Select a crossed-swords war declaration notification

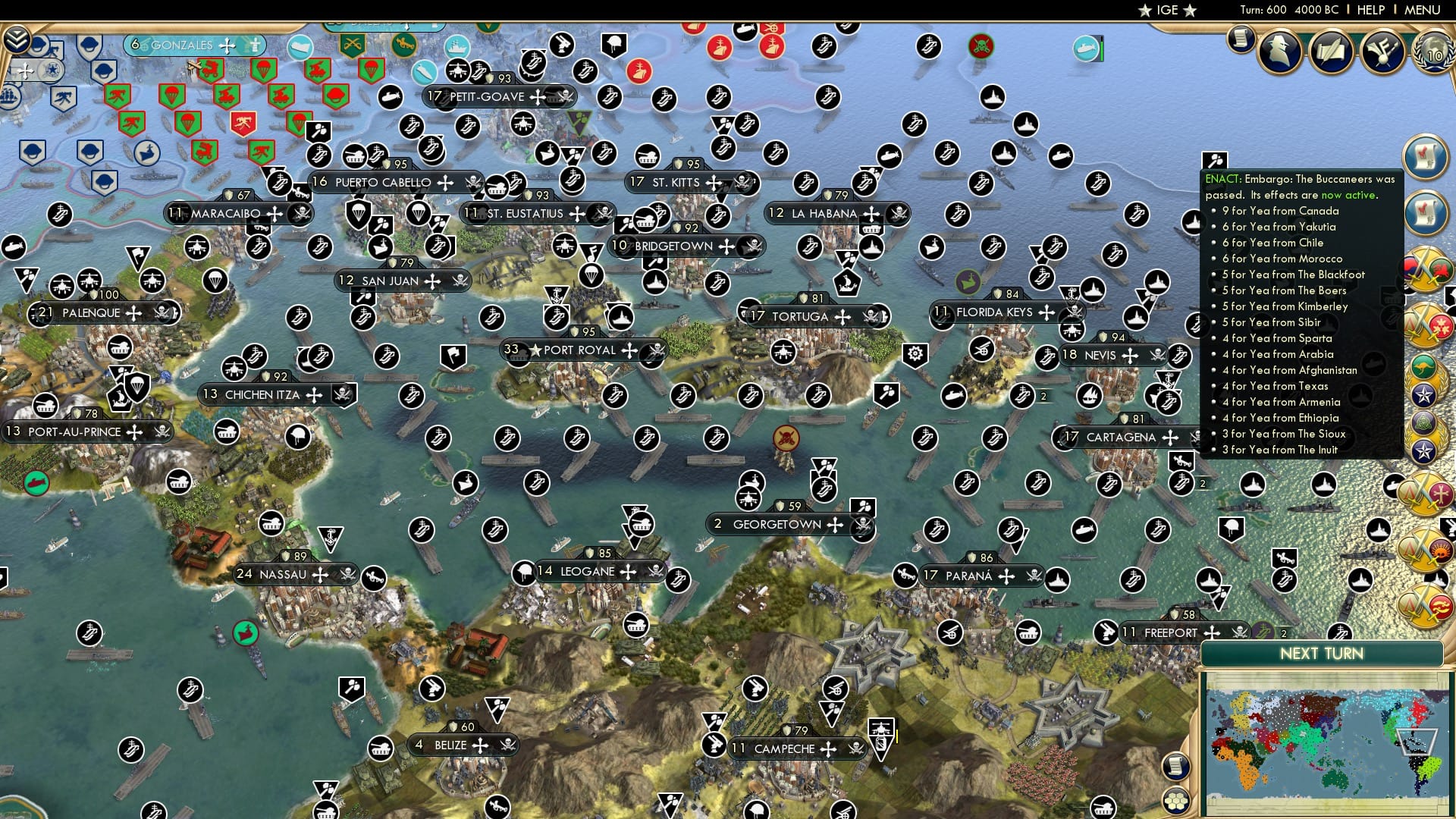1429,268
